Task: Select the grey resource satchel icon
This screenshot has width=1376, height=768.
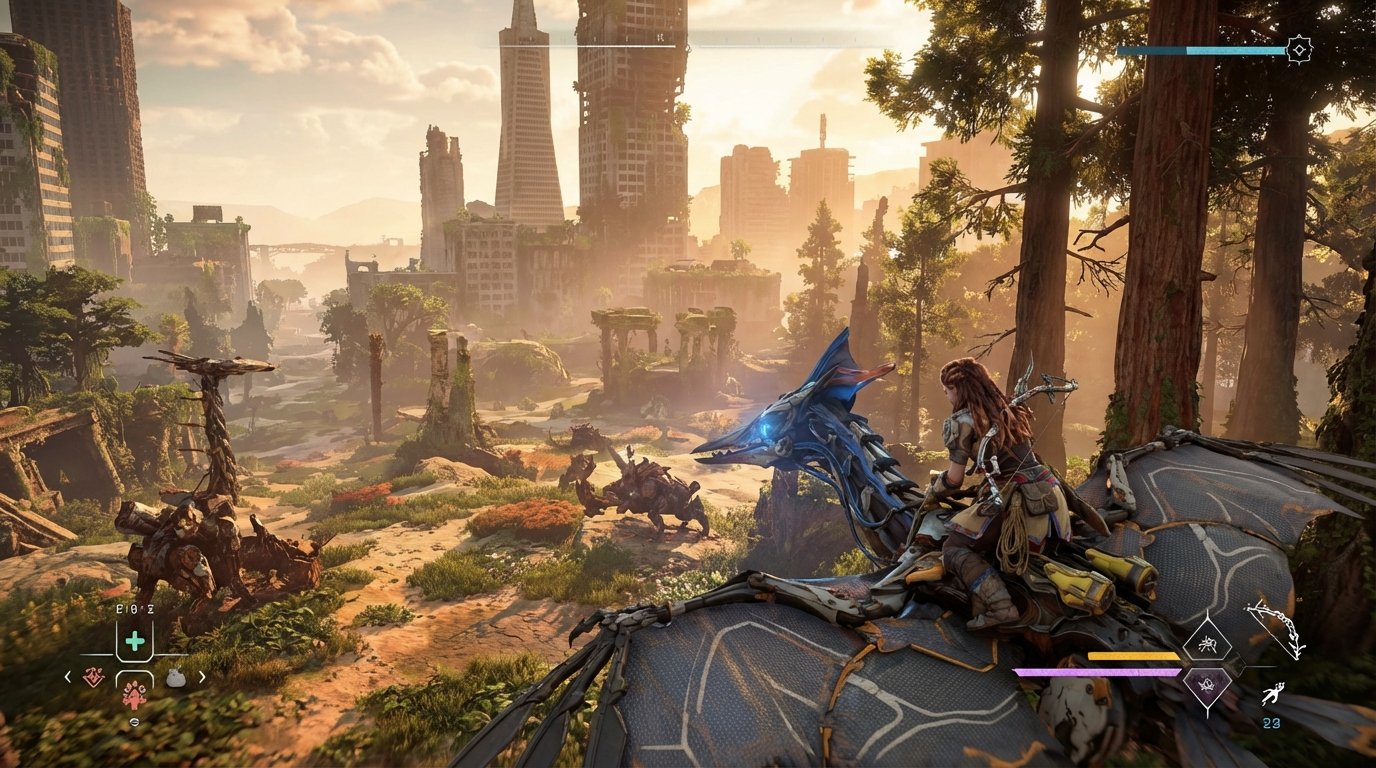Action: tap(176, 678)
